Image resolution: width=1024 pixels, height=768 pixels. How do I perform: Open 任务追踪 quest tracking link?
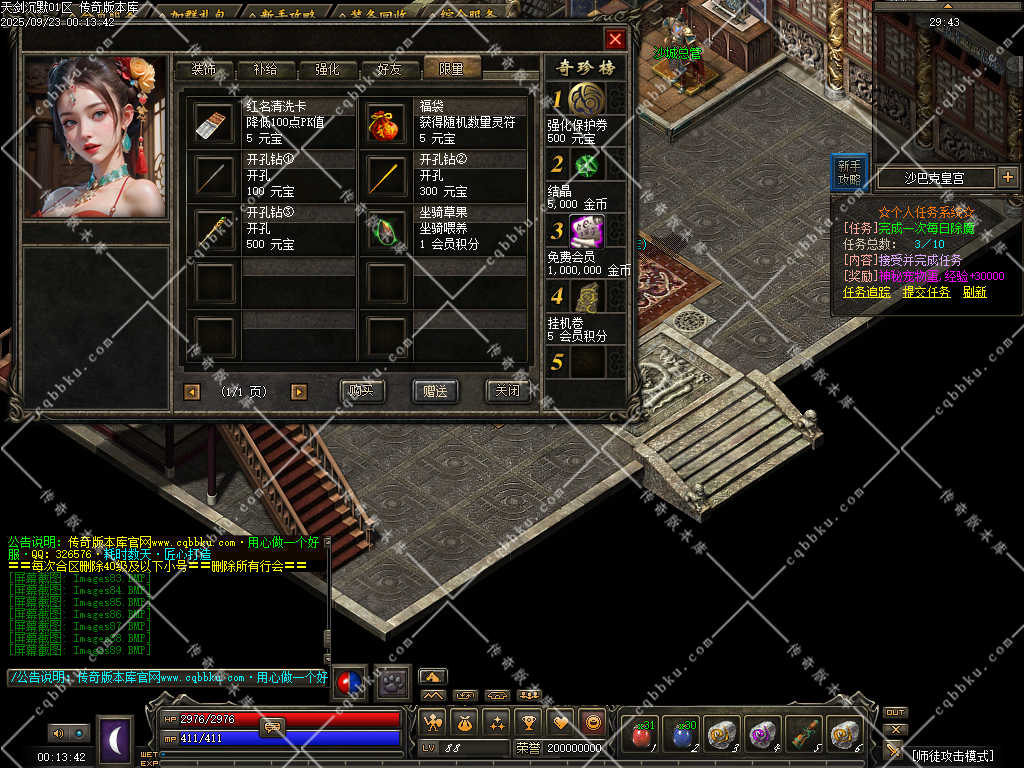867,292
